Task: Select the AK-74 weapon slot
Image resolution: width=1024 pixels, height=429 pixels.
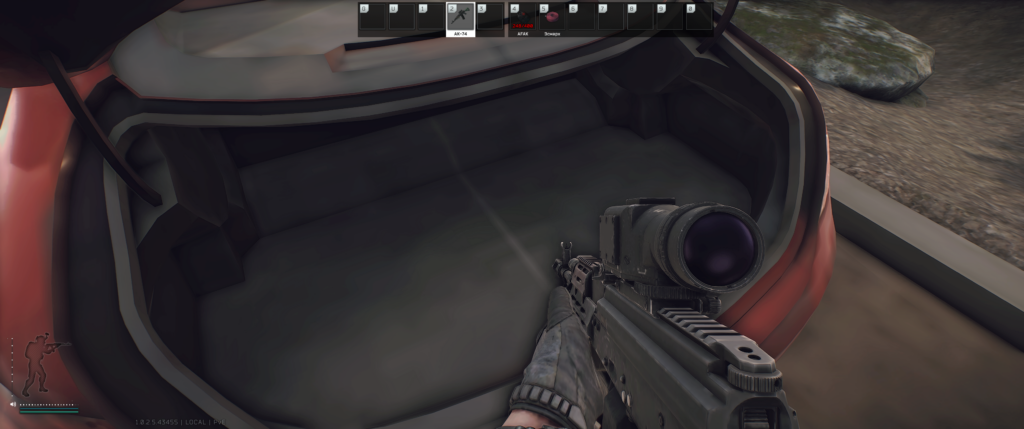Action: [x=460, y=17]
